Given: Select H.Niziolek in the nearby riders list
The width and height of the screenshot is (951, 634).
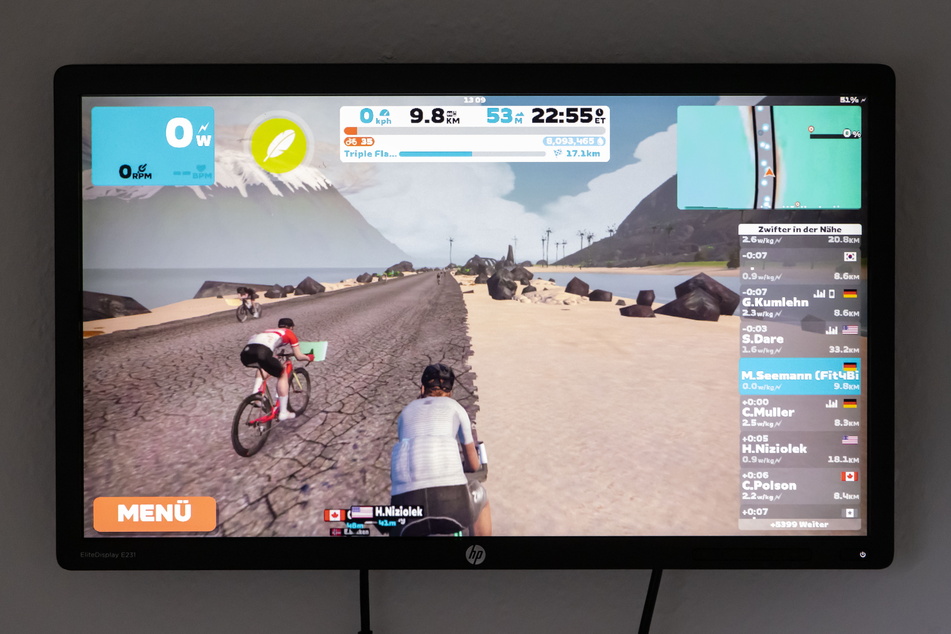Looking at the screenshot, I should pyautogui.click(x=800, y=449).
